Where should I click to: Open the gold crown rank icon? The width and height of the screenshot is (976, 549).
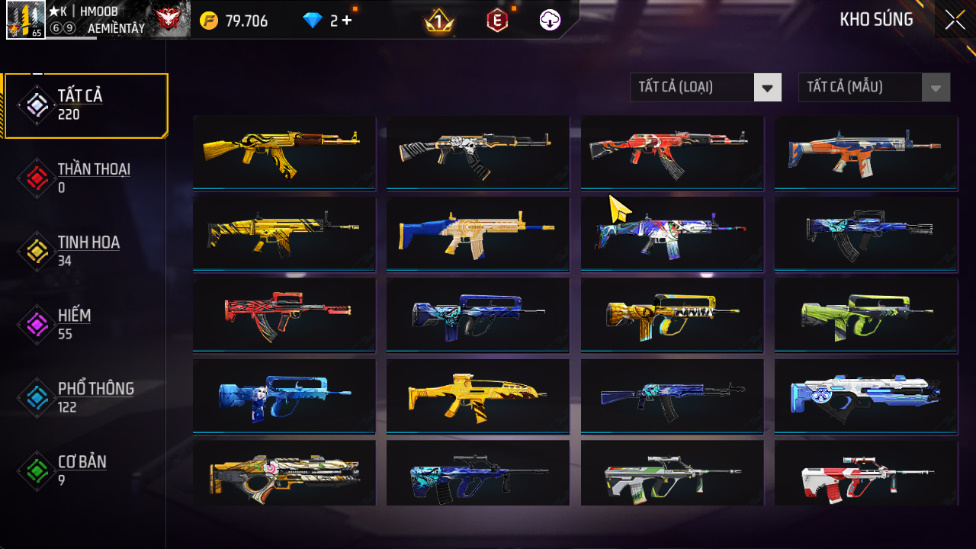(438, 20)
